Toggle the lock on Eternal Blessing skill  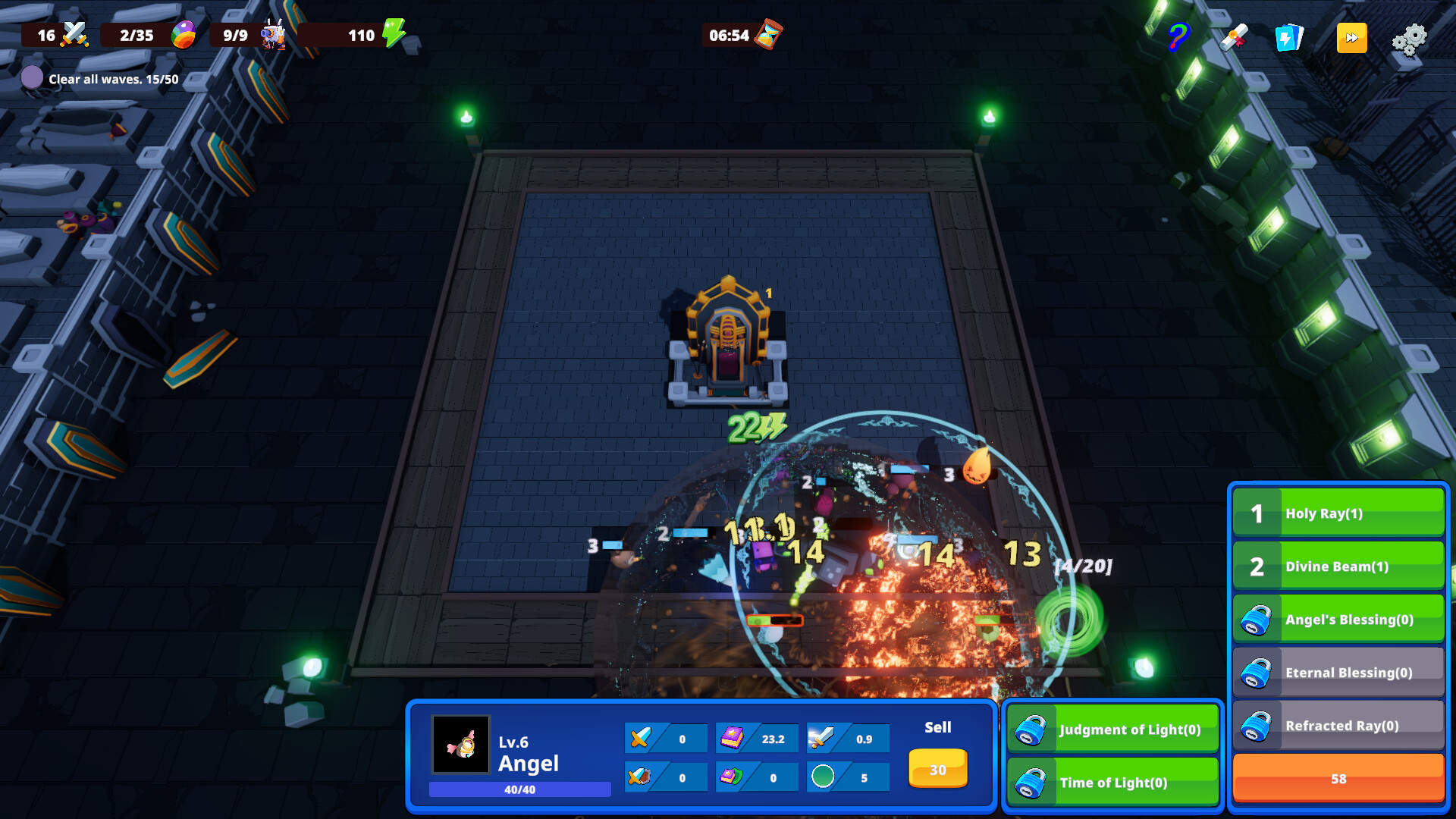click(1258, 672)
